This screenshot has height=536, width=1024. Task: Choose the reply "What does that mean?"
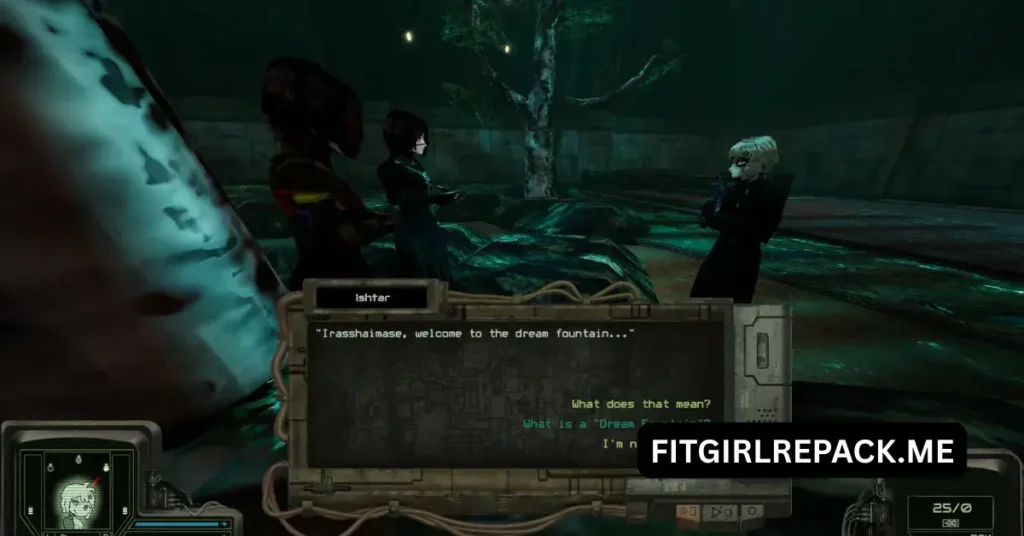pos(640,404)
